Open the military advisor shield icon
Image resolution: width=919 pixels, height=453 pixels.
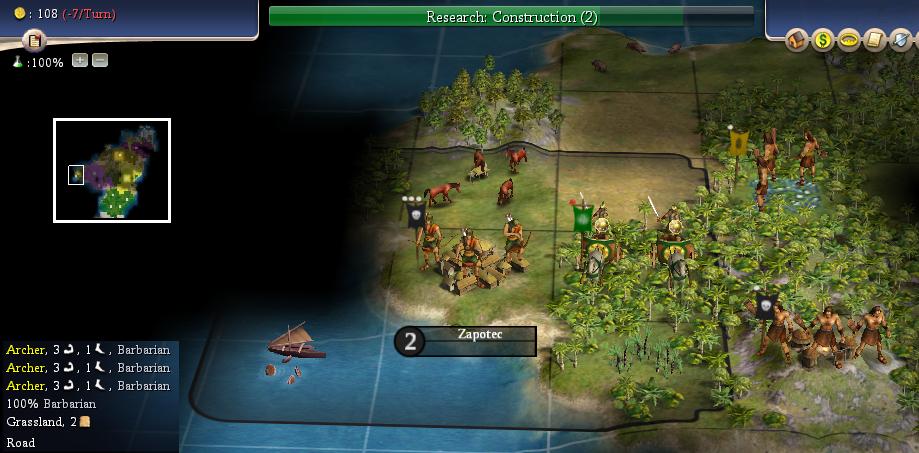click(x=901, y=40)
